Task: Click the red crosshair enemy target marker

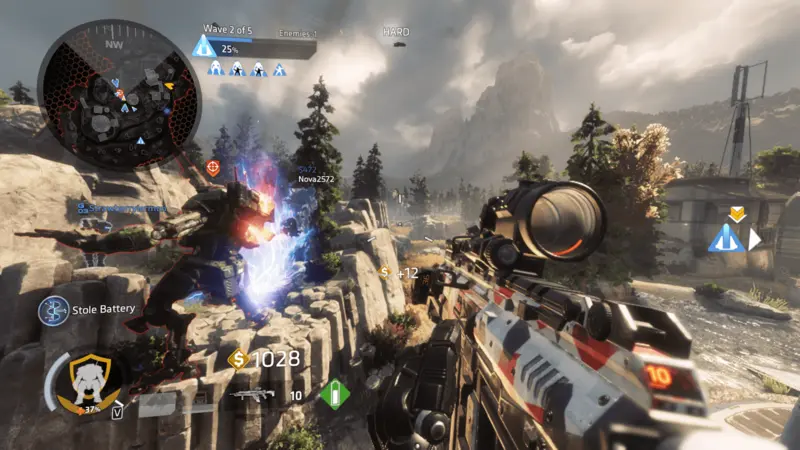Action: (212, 167)
